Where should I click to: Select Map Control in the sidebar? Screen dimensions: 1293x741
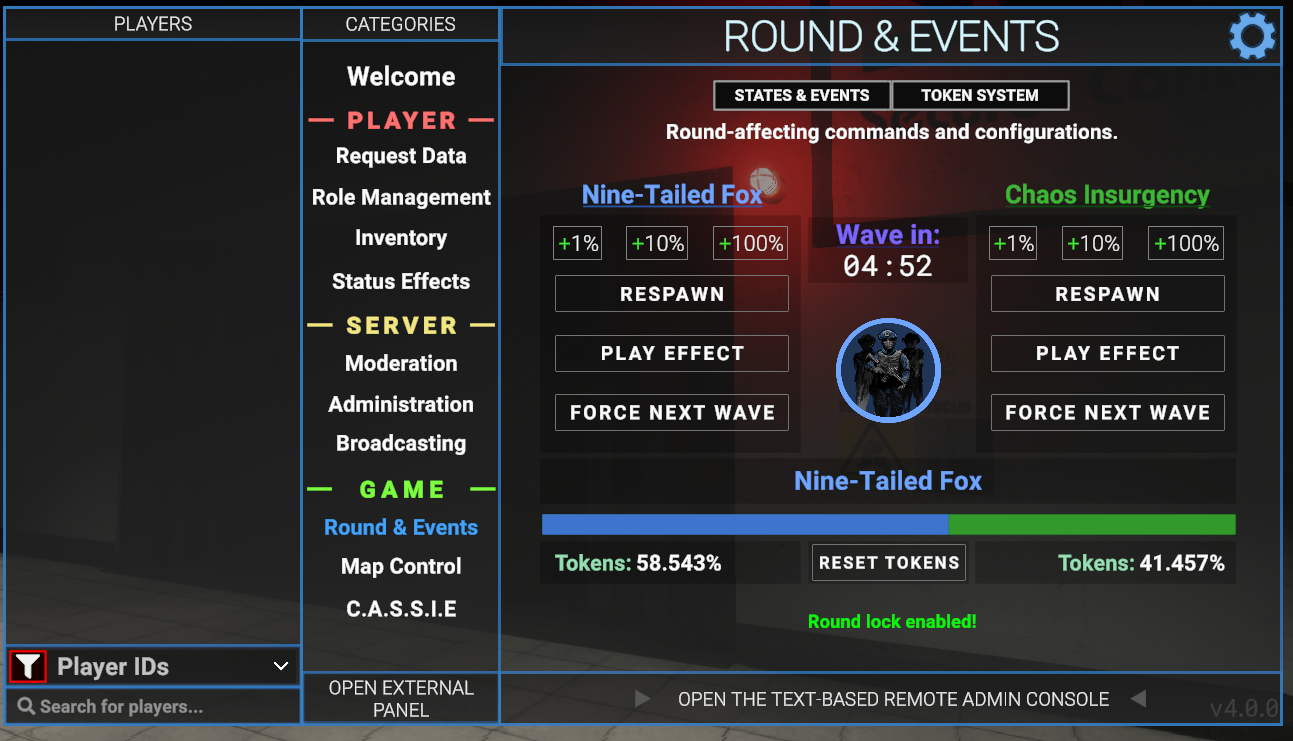click(401, 566)
